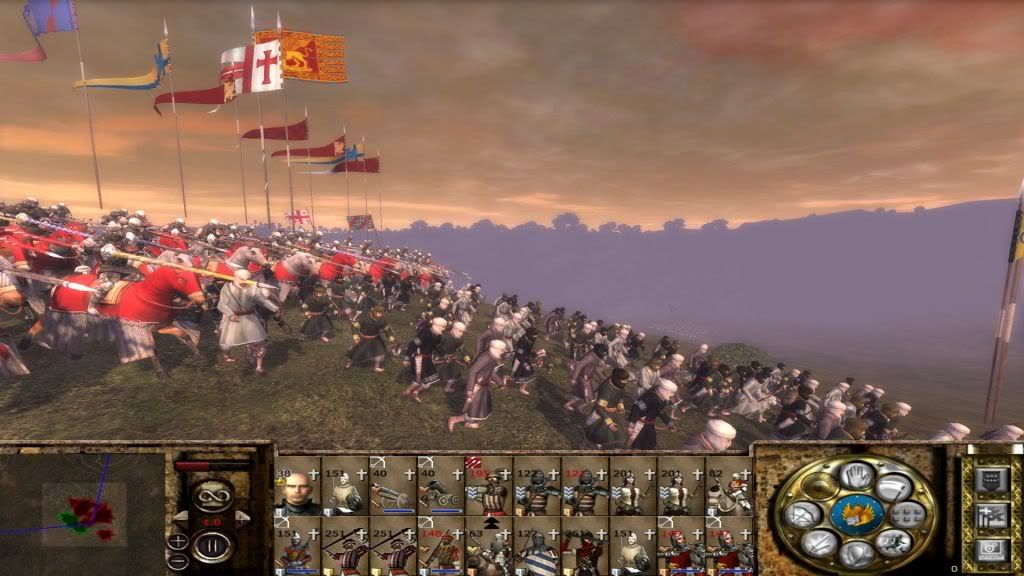The image size is (1024, 576).
Task: Open group formations grid button
Action: coord(909,514)
